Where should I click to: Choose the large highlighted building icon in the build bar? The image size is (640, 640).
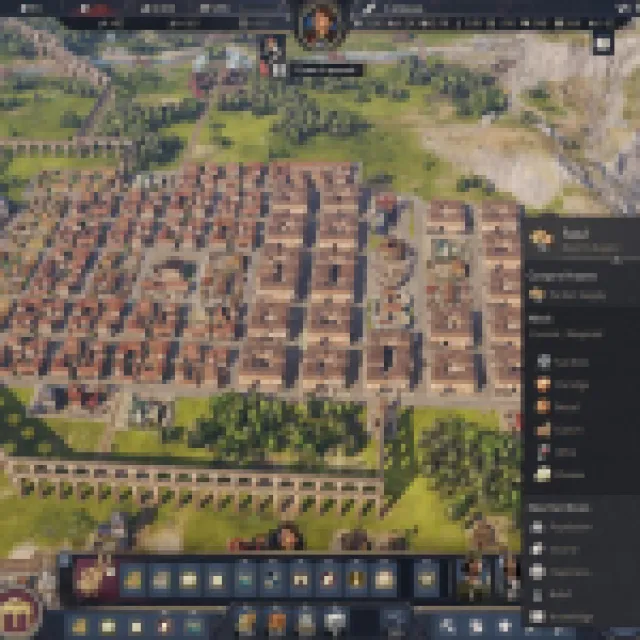[97, 579]
